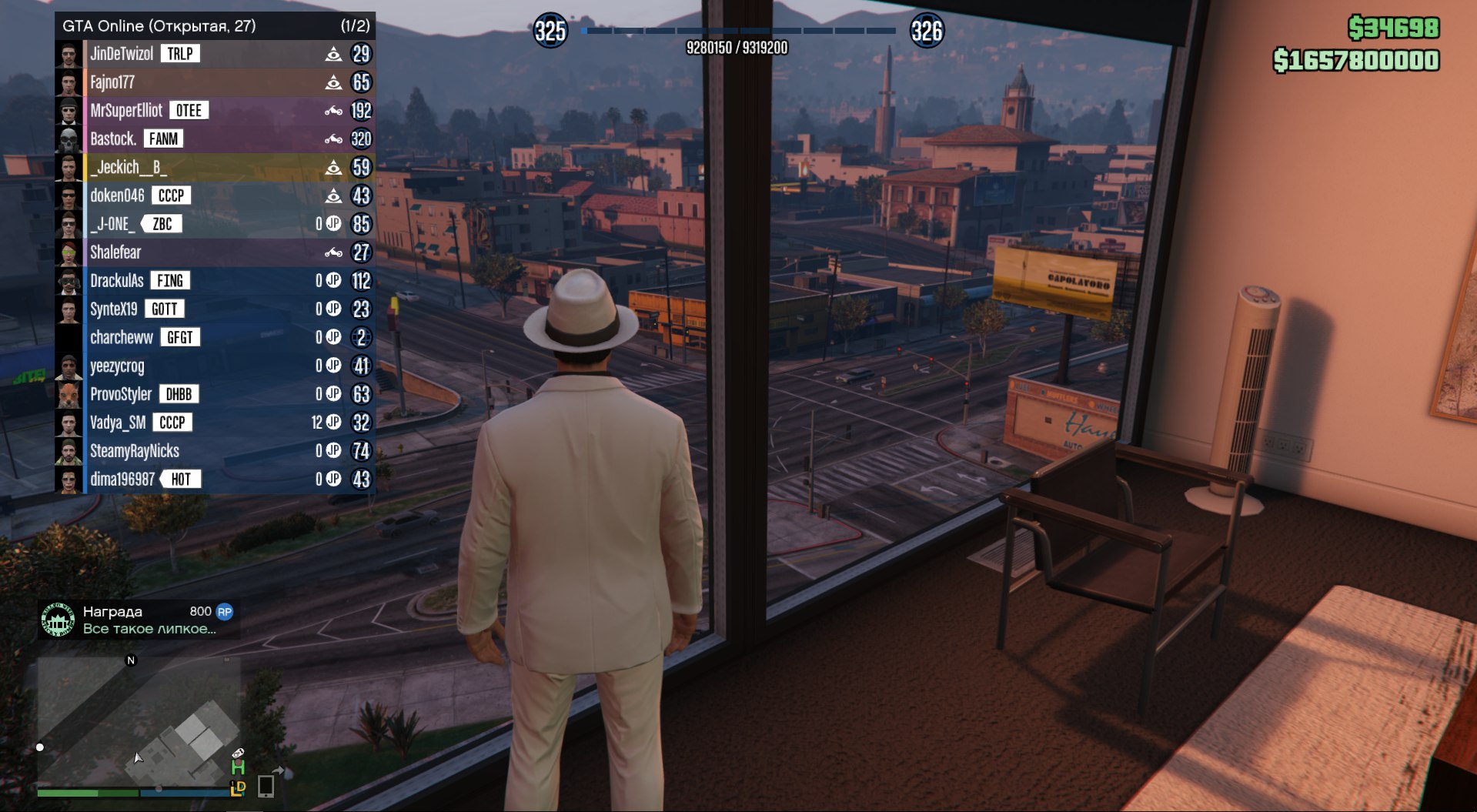Select player JinDeTwizol in the list
The width and height of the screenshot is (1477, 812).
(x=122, y=54)
